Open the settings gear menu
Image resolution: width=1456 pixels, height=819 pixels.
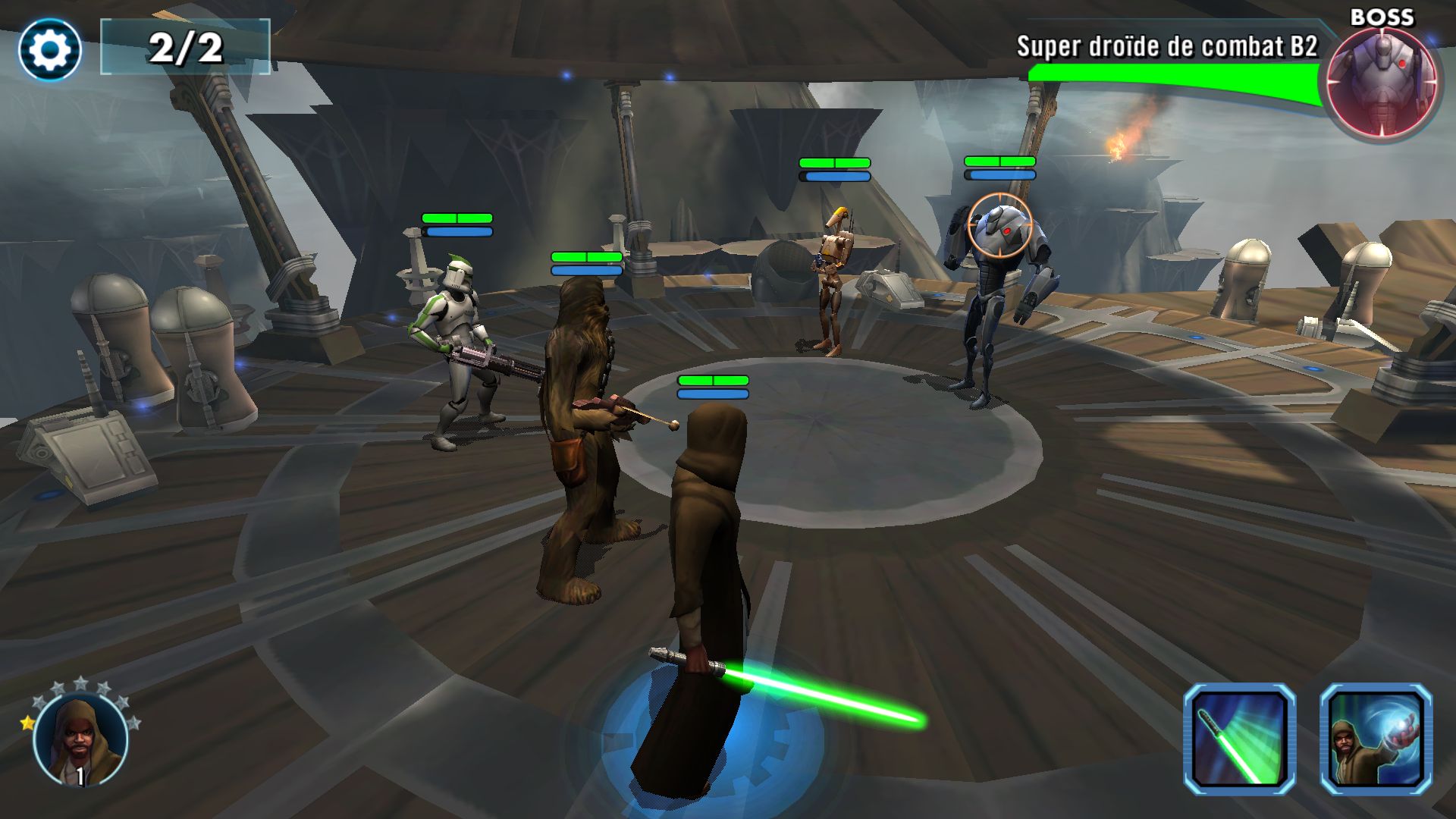[50, 50]
